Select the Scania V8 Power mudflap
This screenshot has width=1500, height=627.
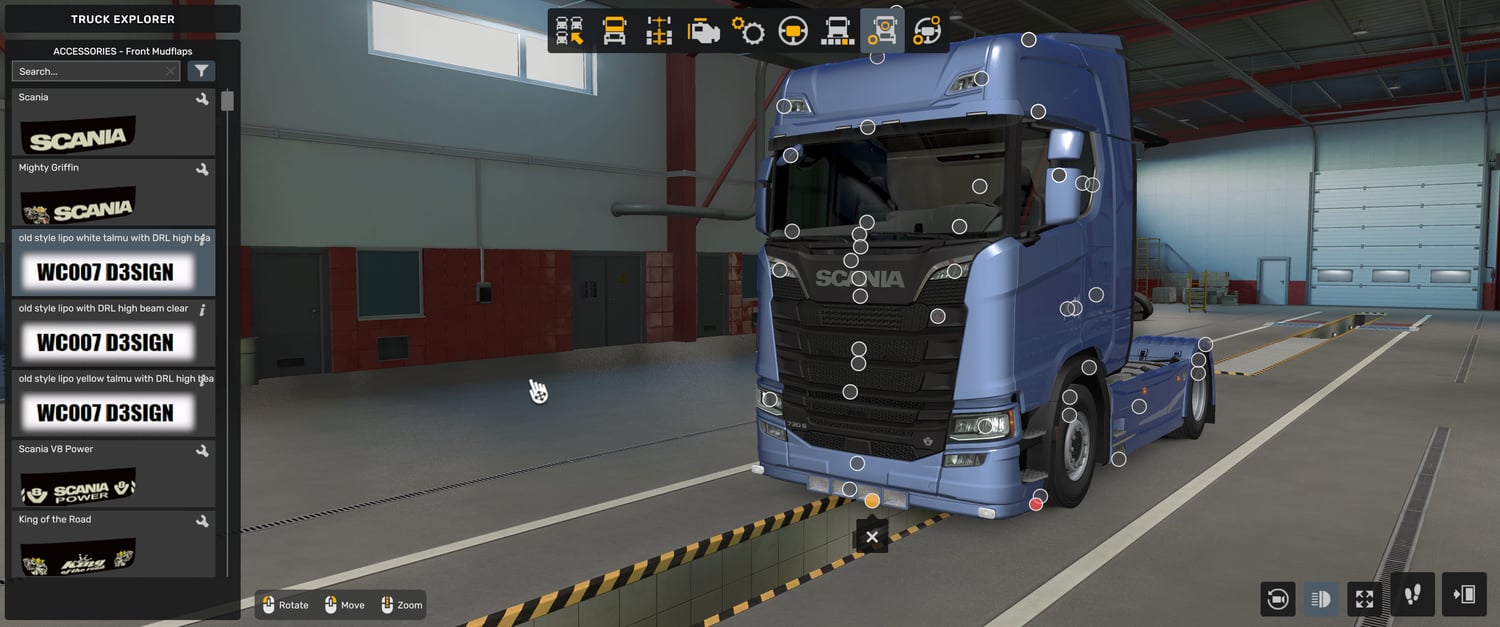tap(113, 474)
